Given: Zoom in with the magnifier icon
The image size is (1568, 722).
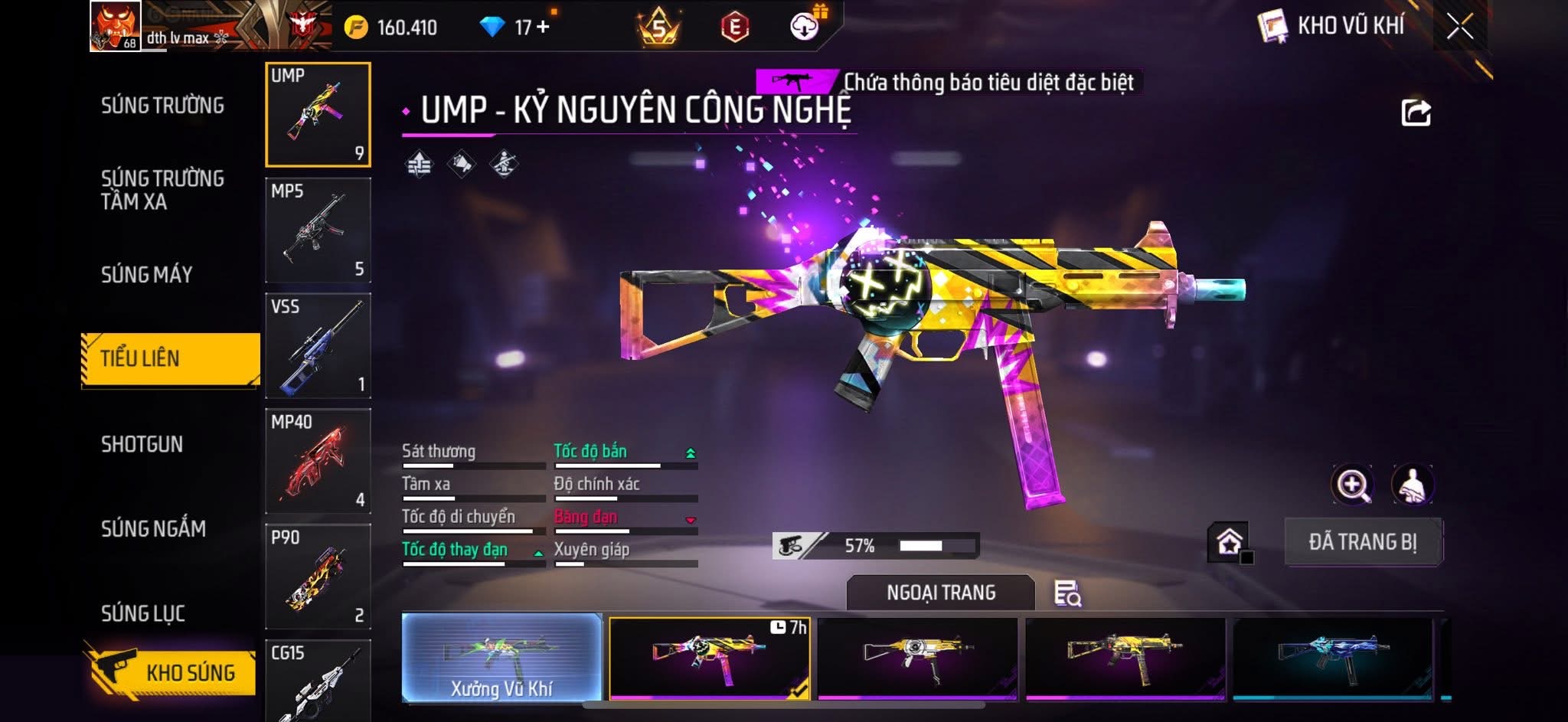Looking at the screenshot, I should point(1353,485).
